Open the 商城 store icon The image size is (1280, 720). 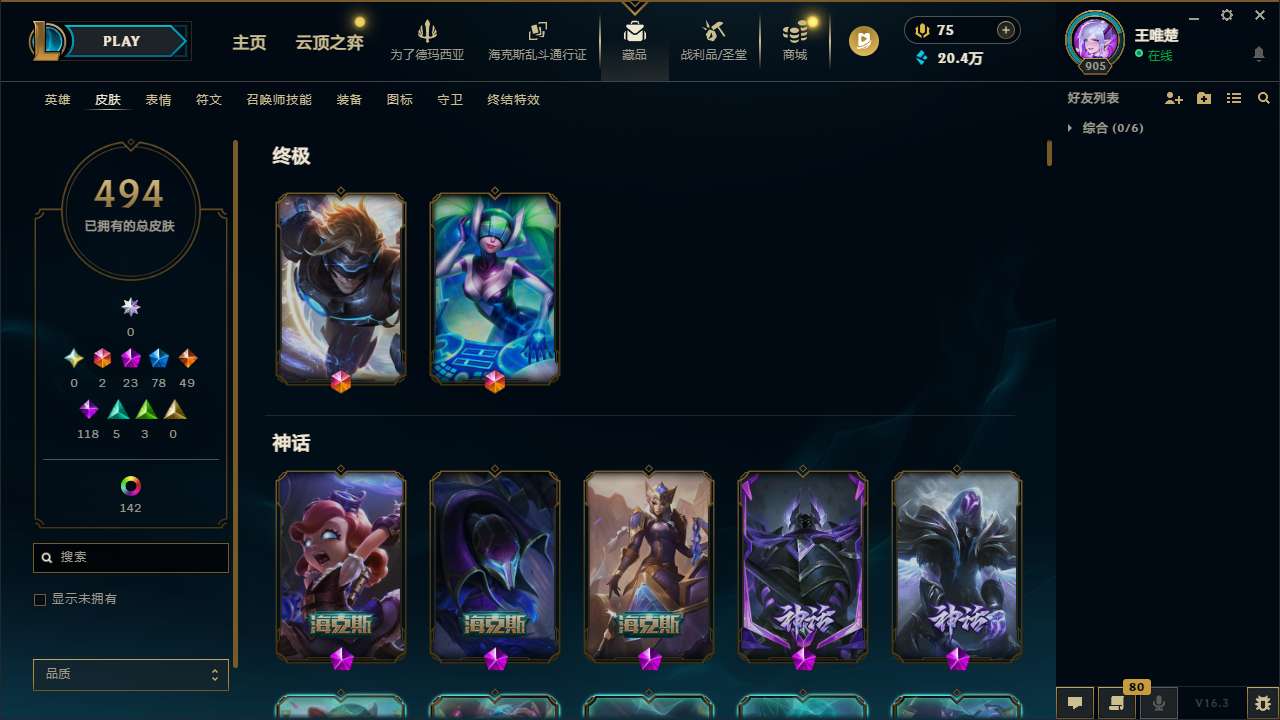pos(794,30)
